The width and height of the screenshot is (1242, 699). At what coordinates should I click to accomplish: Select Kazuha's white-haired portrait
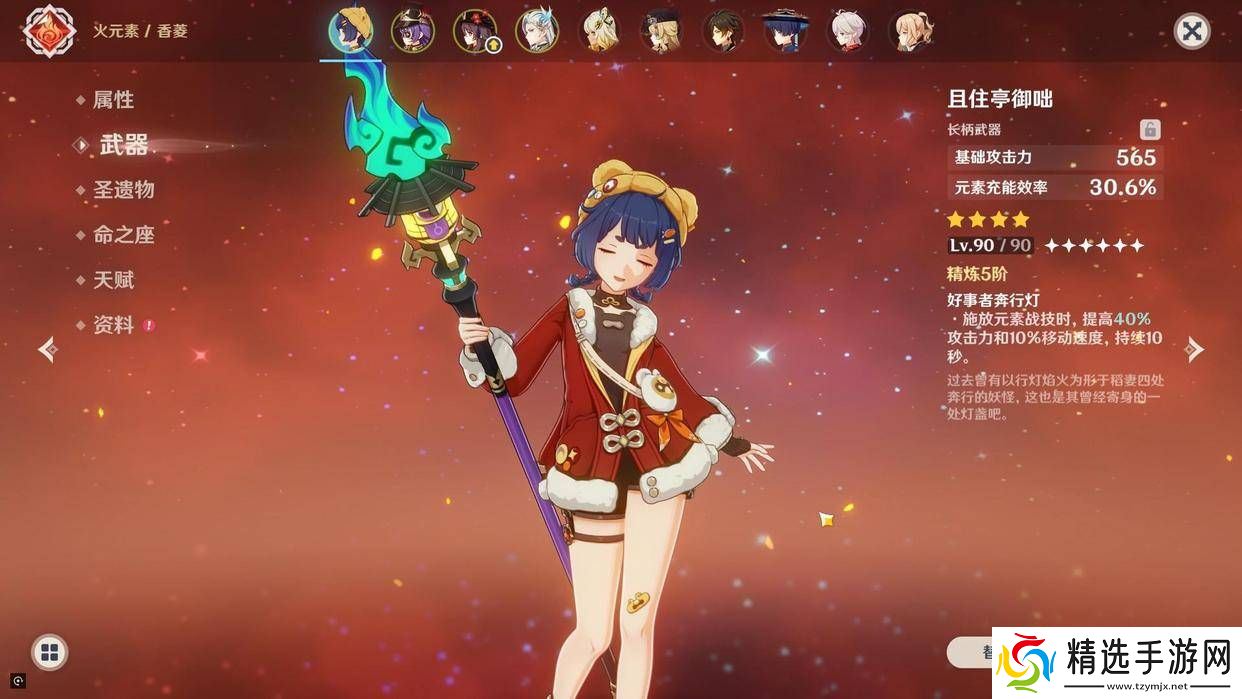(846, 31)
